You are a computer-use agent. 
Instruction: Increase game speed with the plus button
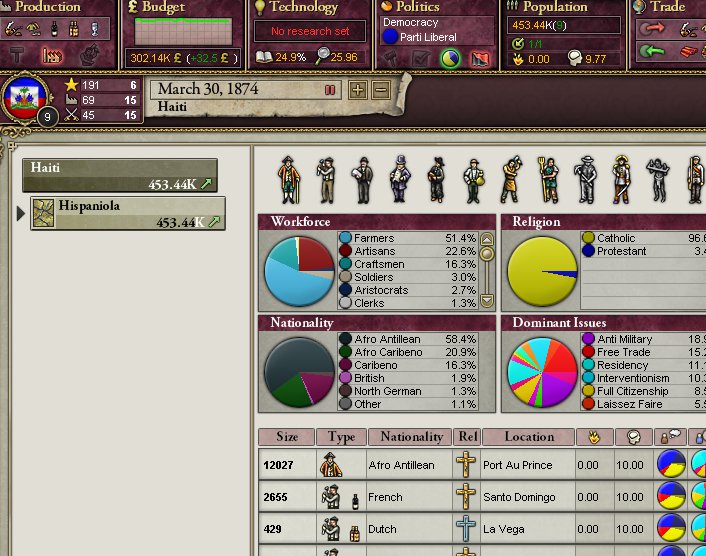coord(358,90)
